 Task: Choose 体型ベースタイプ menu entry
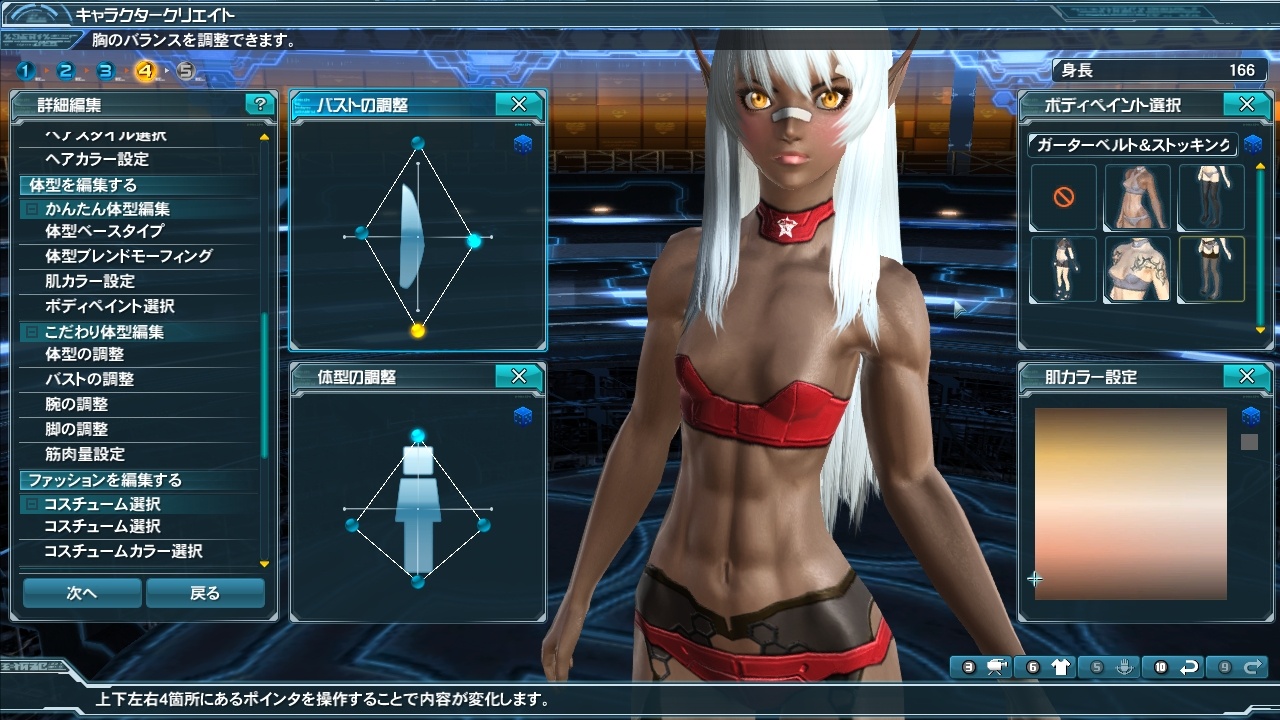pos(104,231)
